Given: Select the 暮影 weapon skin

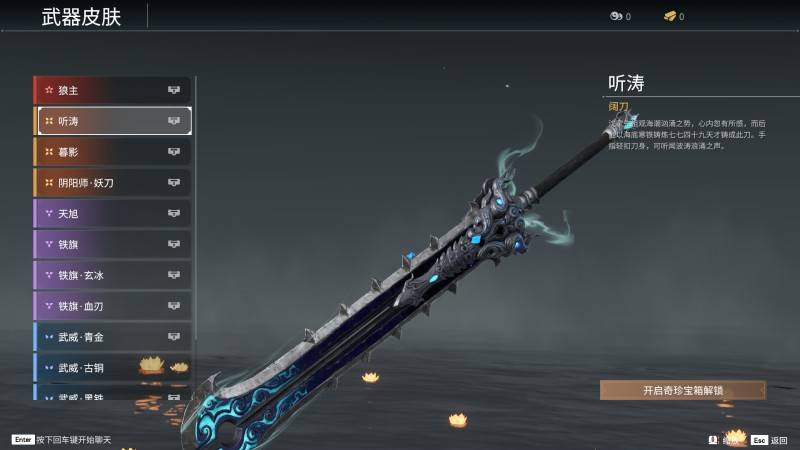Looking at the screenshot, I should 112,152.
